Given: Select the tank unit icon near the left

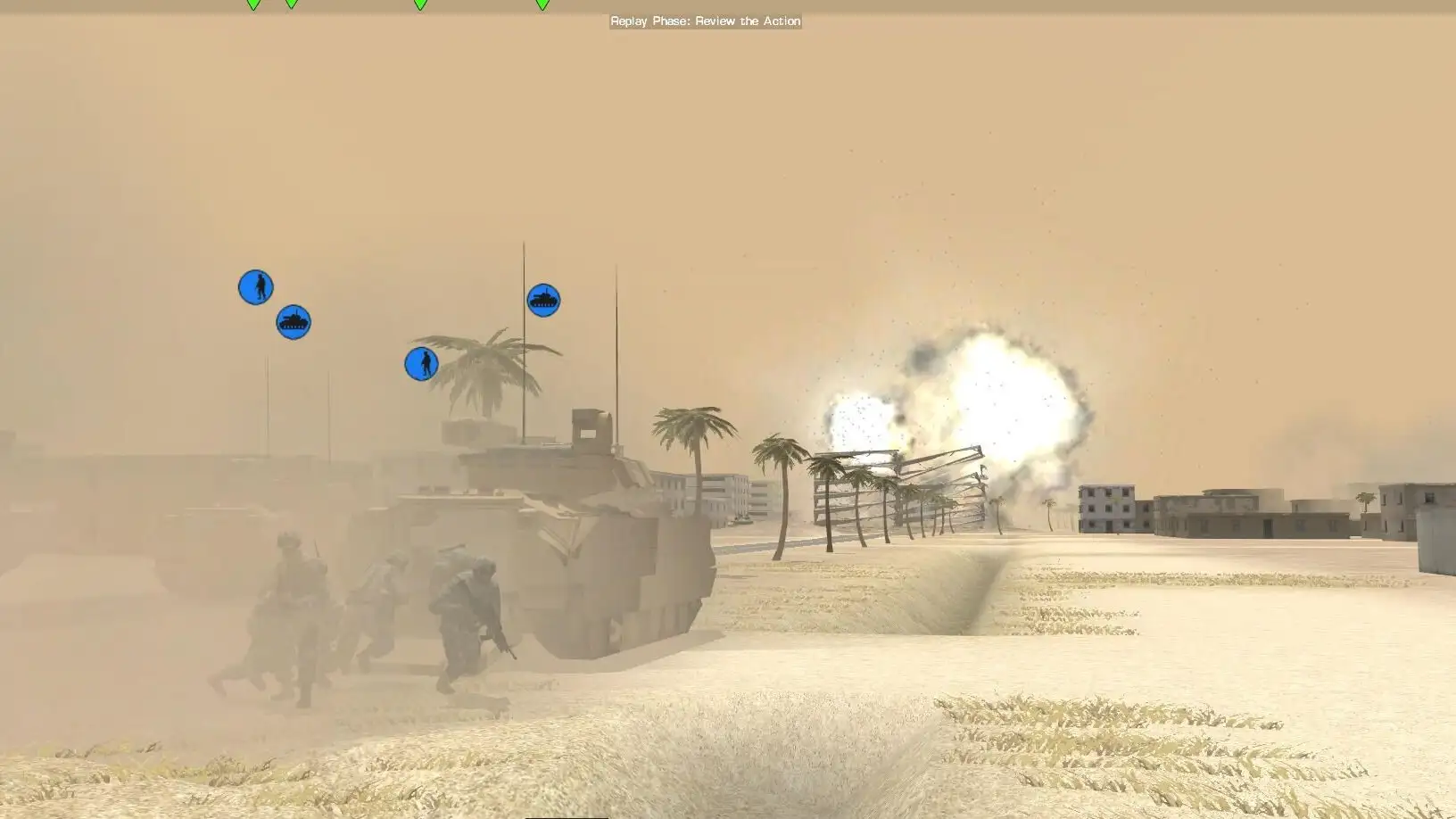Looking at the screenshot, I should [294, 322].
